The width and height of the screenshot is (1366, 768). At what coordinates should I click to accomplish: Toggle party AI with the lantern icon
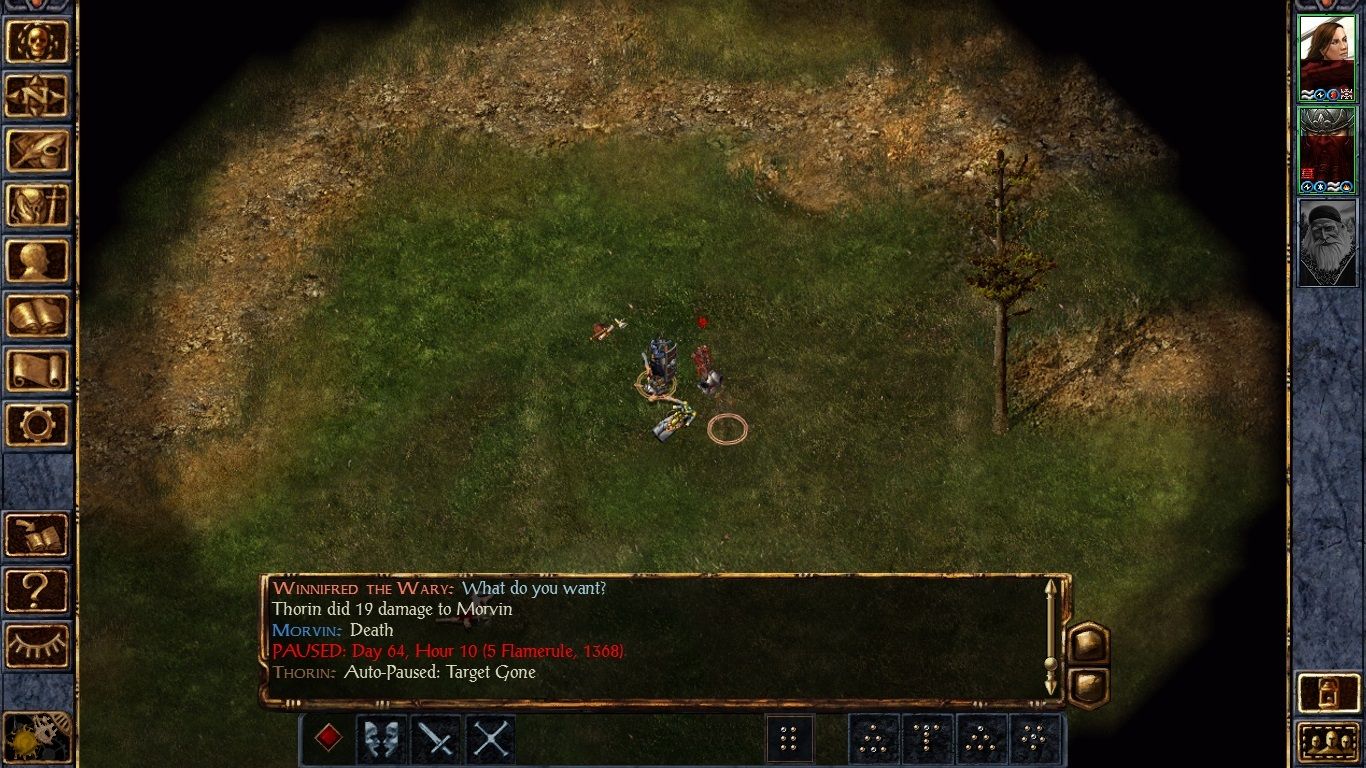[x=1328, y=691]
